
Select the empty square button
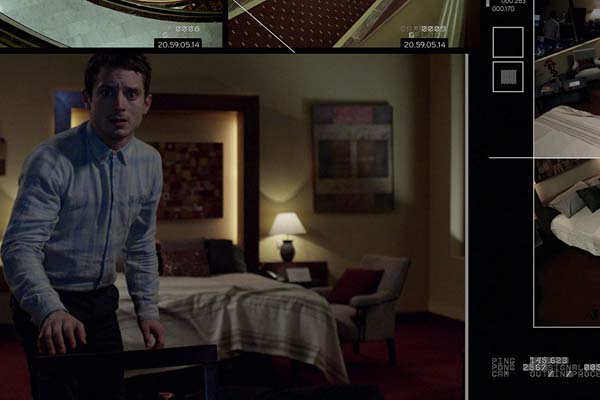[508, 42]
